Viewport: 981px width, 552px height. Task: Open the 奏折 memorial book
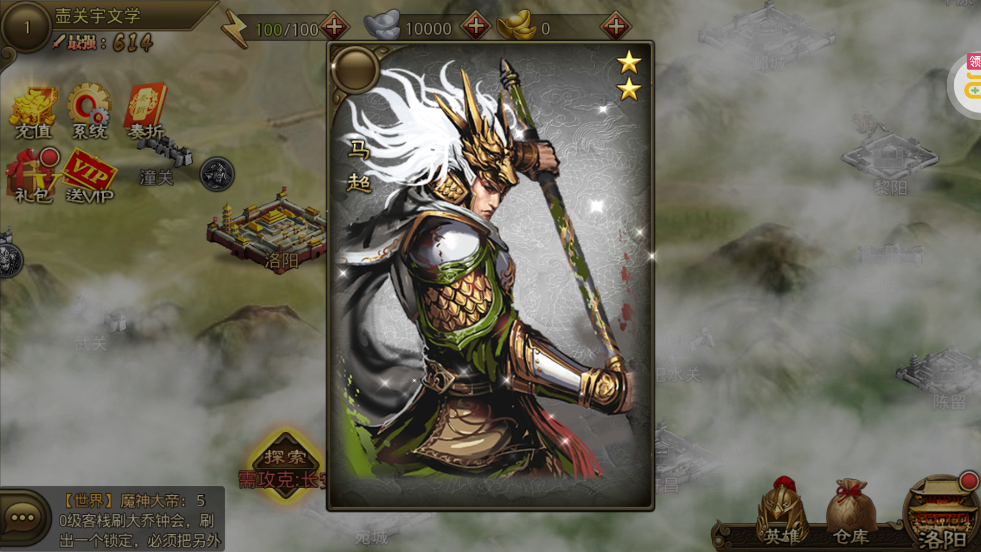(x=145, y=109)
